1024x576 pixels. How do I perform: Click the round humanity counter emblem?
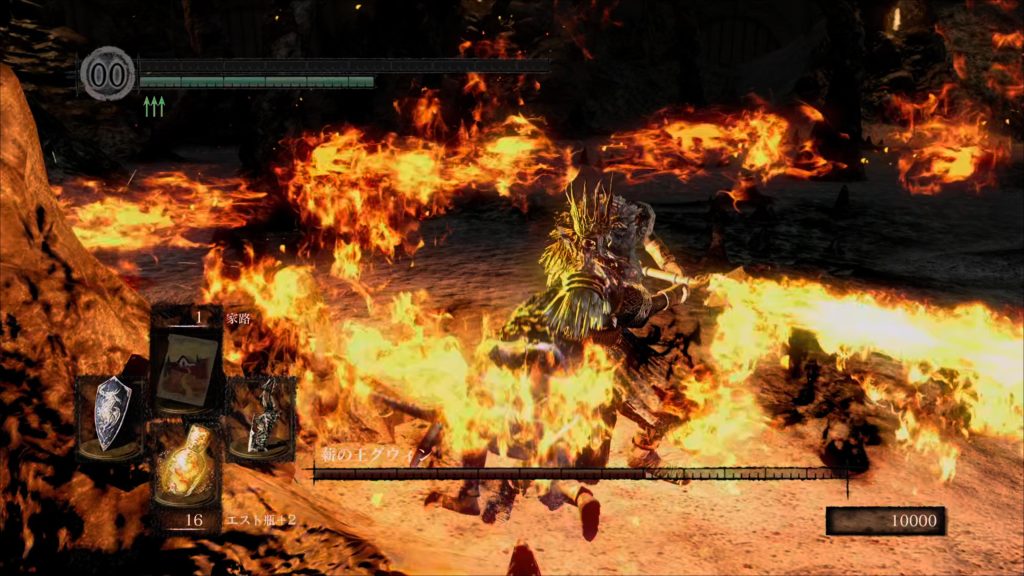tap(107, 74)
